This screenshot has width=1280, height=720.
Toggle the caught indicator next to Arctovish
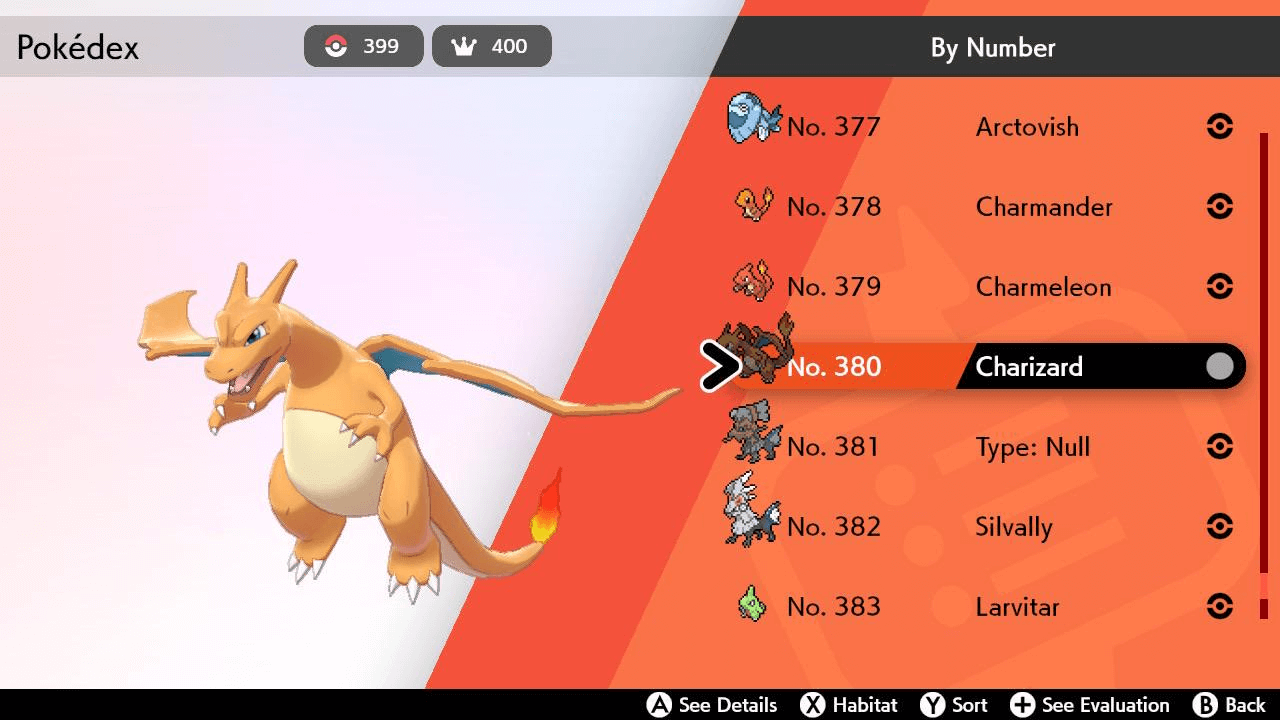point(1220,126)
